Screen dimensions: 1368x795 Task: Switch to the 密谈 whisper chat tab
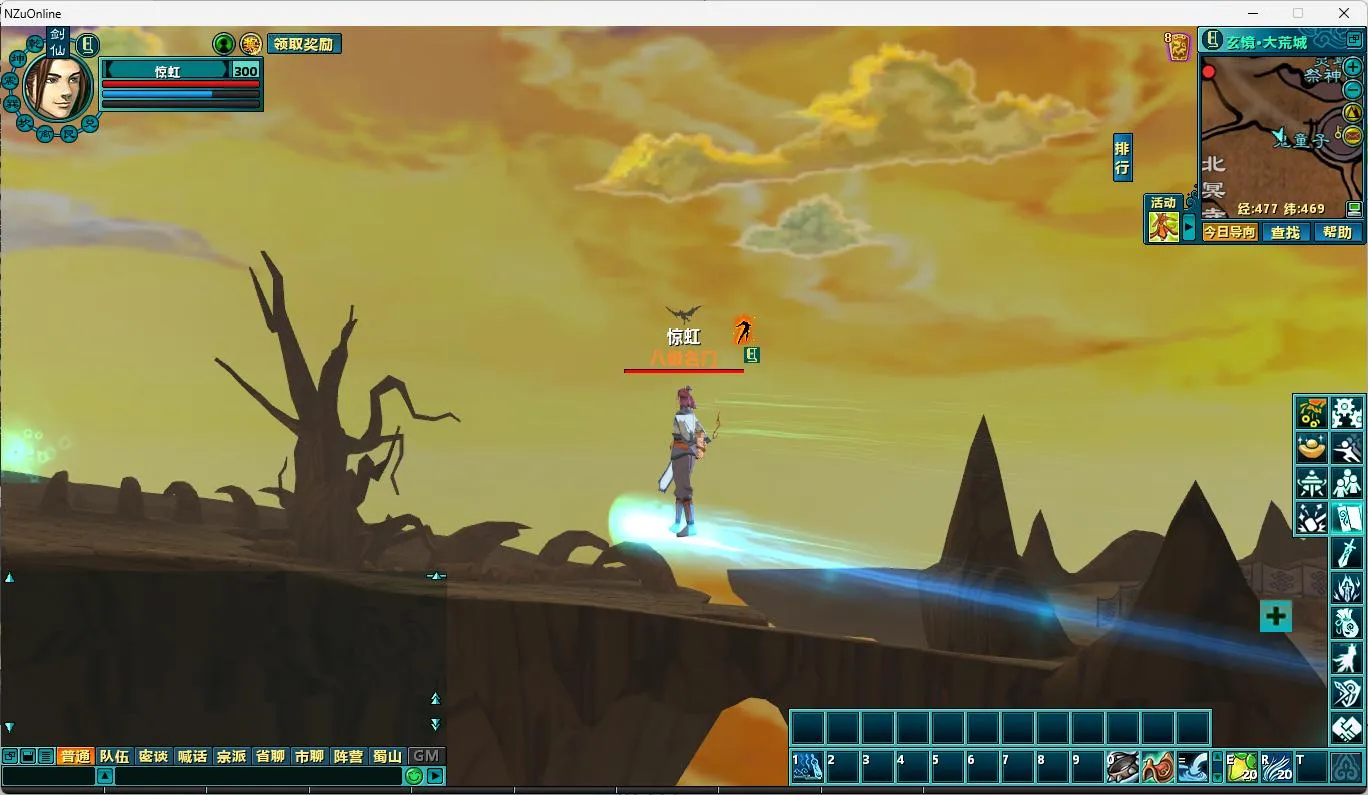click(153, 756)
